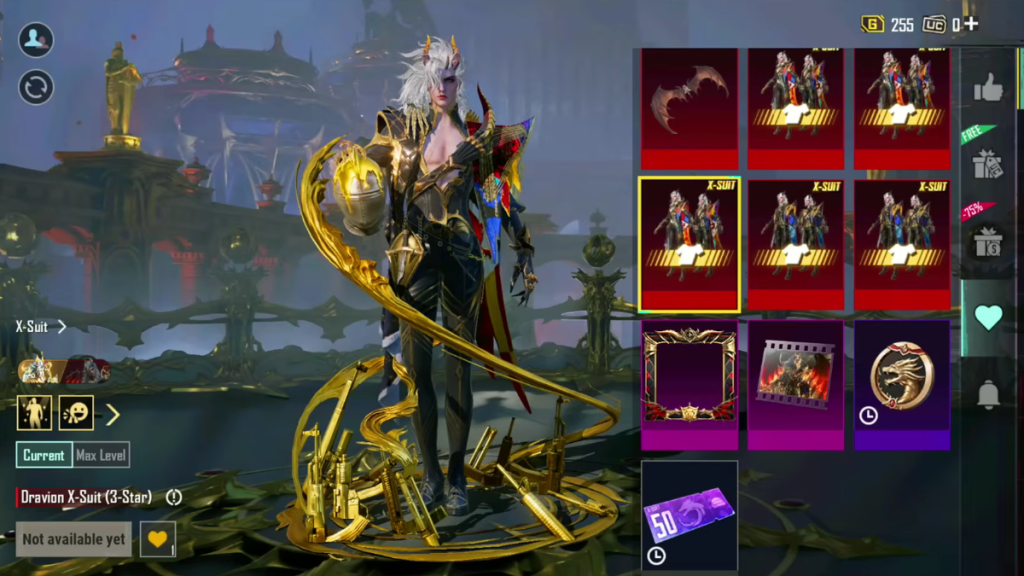The height and width of the screenshot is (576, 1024).
Task: Choose the gold and red avatar frame tile
Action: (x=689, y=384)
